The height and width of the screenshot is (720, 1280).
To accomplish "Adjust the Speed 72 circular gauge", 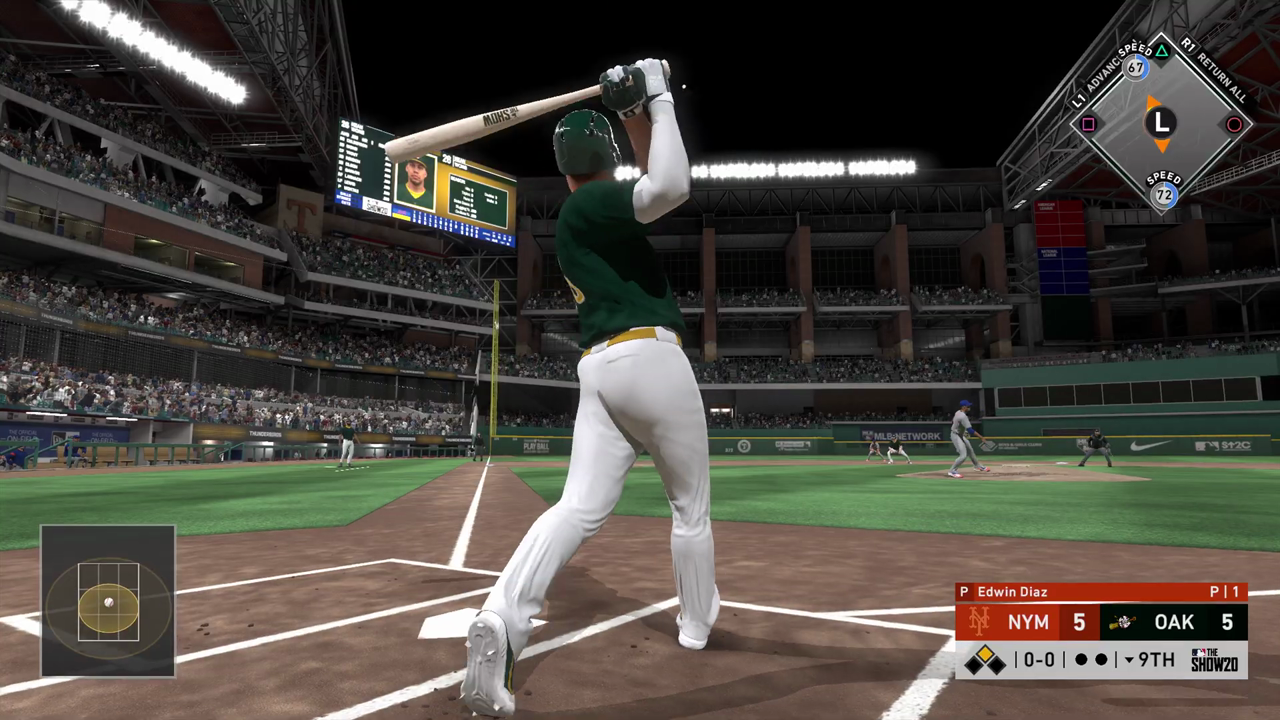I will [1162, 194].
